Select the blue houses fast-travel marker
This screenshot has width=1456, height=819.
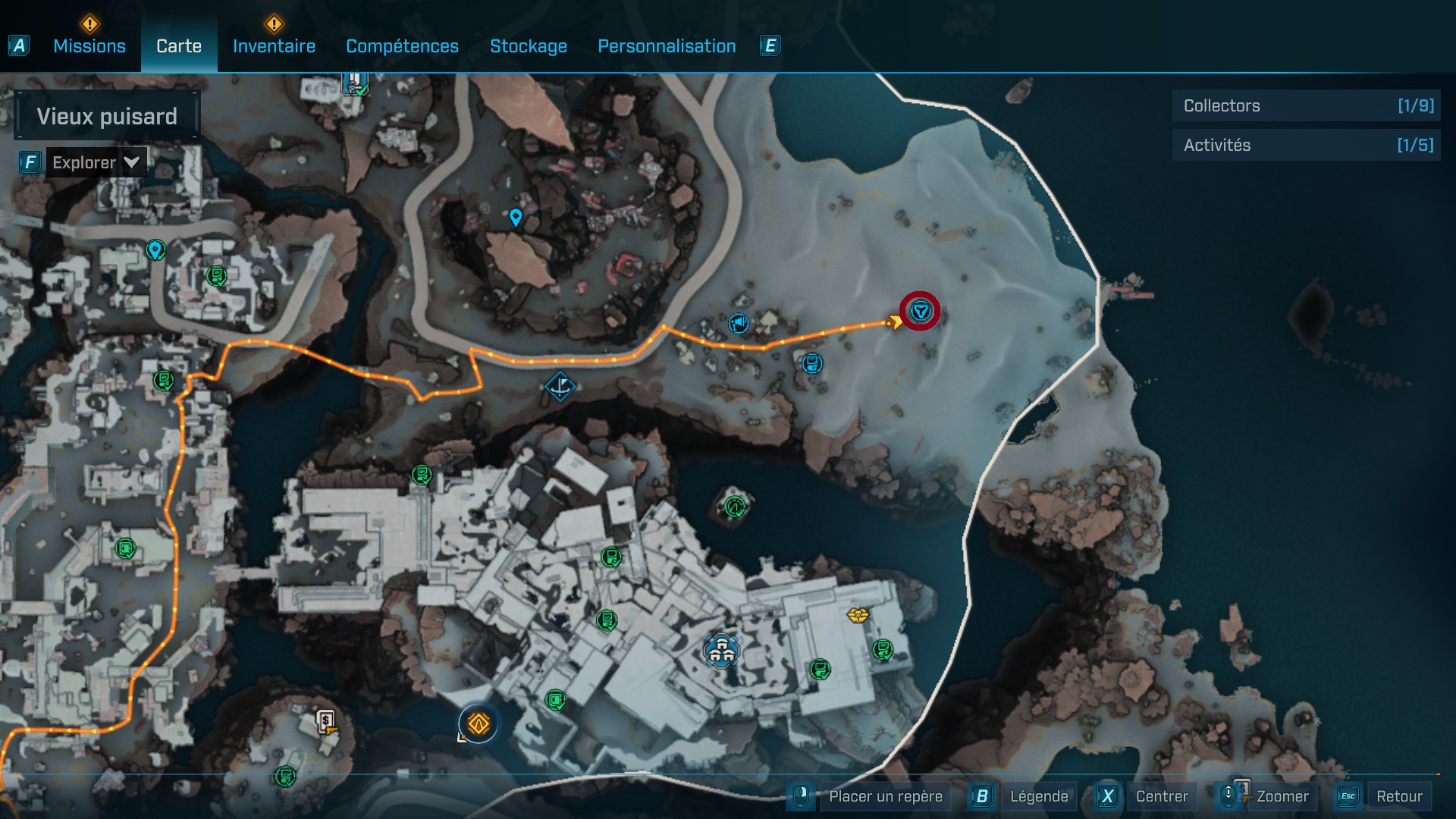pyautogui.click(x=721, y=650)
